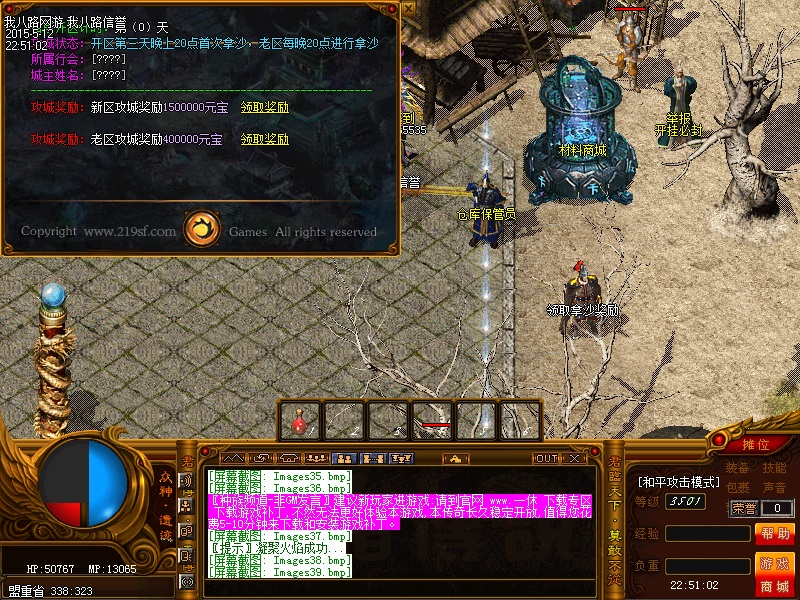Click the 荣誉 honor button
Image resolution: width=800 pixels, height=600 pixels.
[x=743, y=508]
